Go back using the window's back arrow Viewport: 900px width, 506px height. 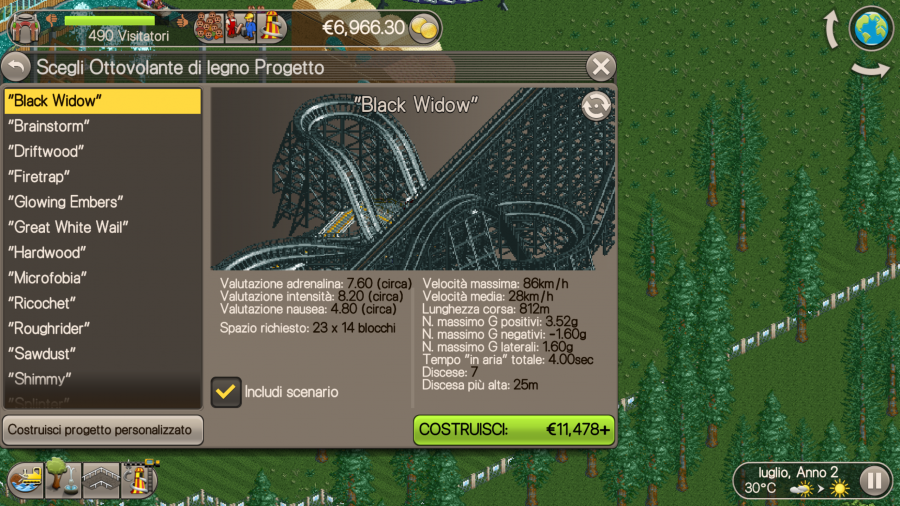click(16, 67)
